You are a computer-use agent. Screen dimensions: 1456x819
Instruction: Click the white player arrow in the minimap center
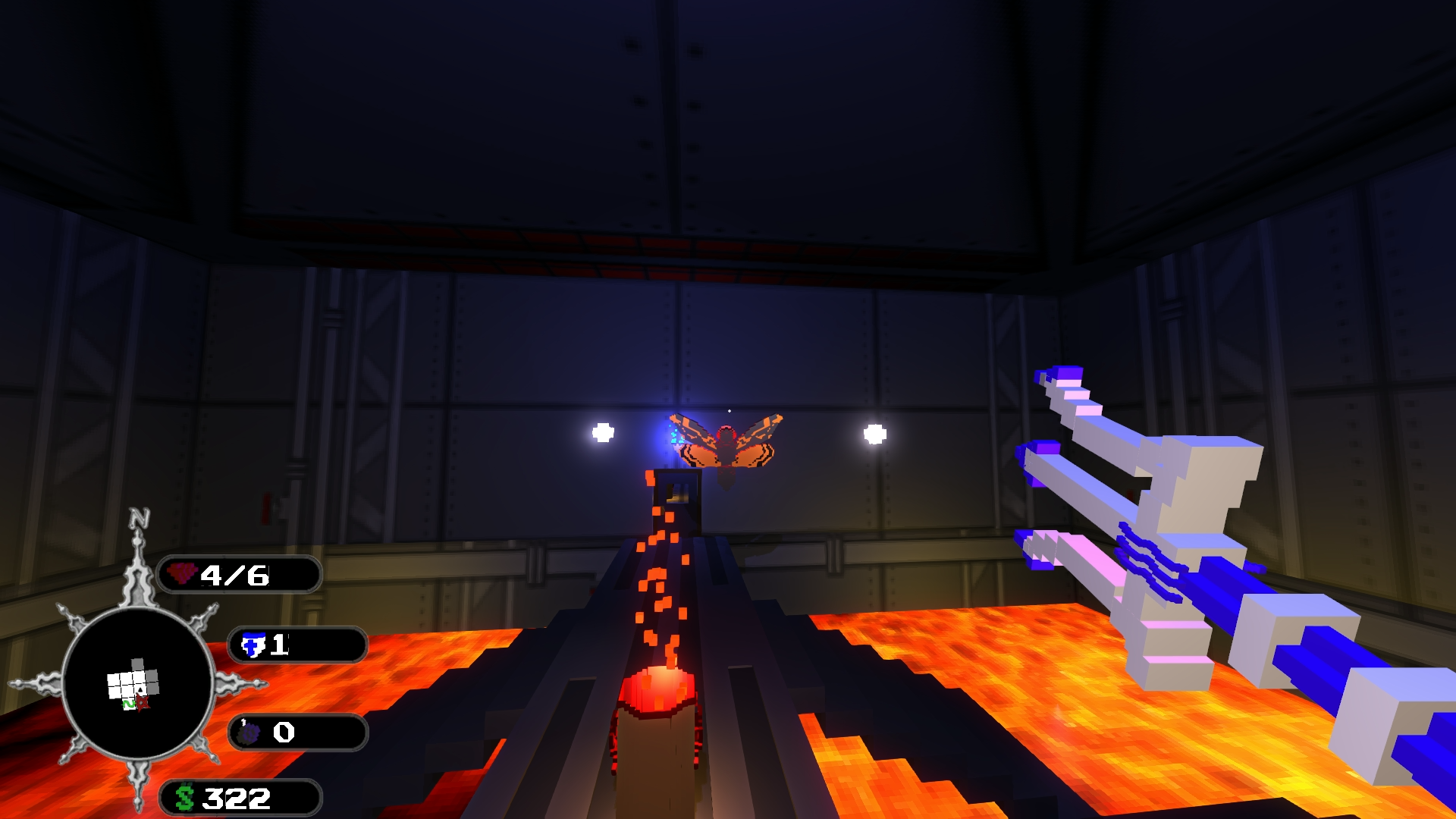point(140,690)
